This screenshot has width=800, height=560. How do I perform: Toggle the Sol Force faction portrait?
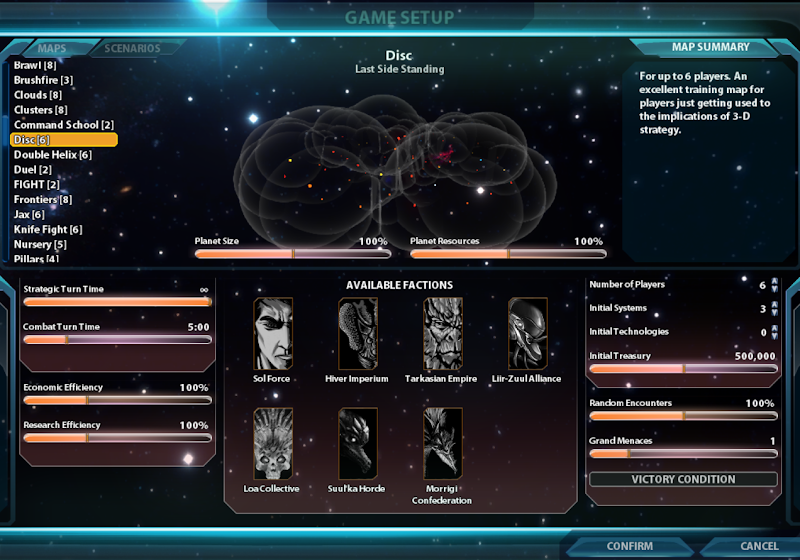pos(273,334)
